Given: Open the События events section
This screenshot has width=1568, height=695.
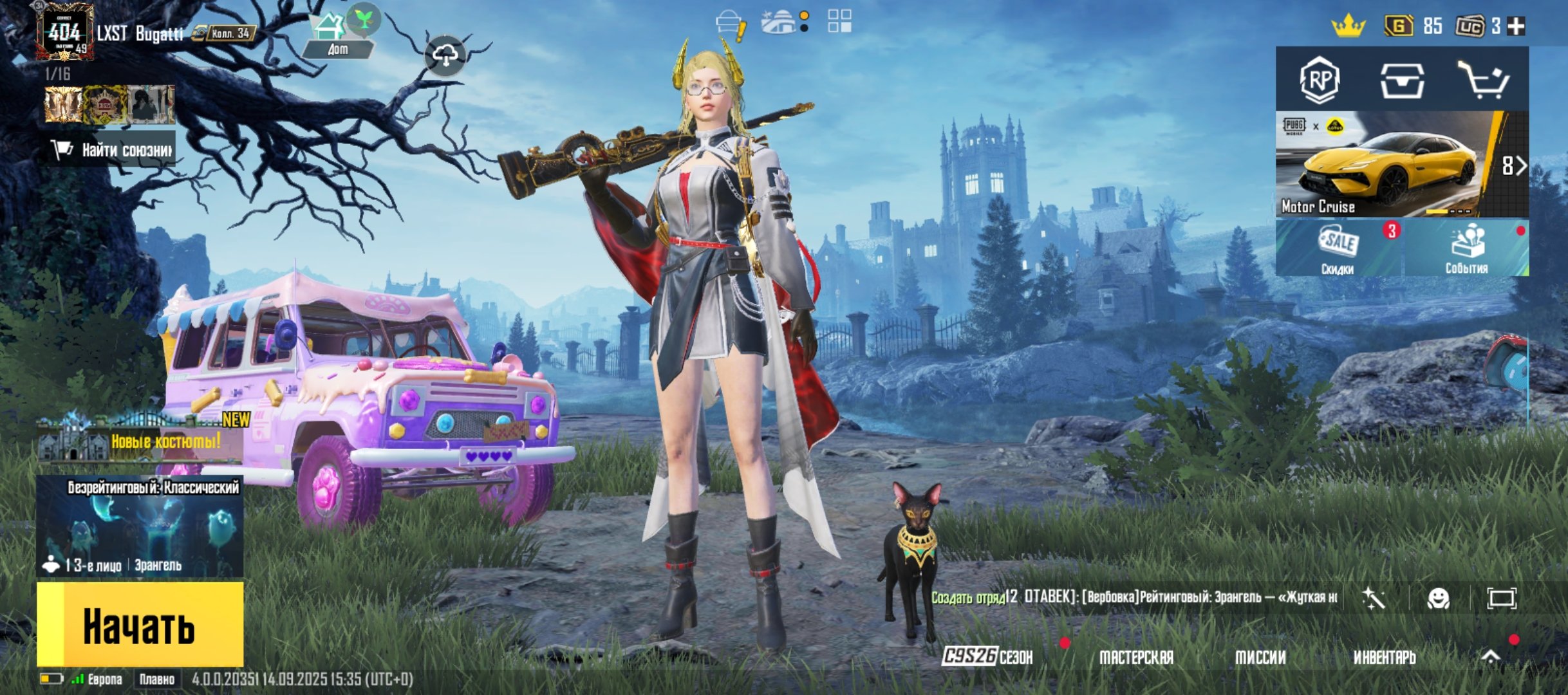Looking at the screenshot, I should pos(1466,248).
